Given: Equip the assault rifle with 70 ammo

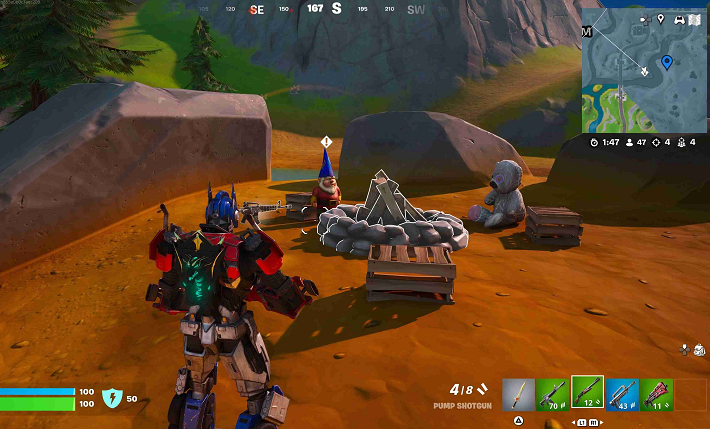Looking at the screenshot, I should (x=552, y=393).
